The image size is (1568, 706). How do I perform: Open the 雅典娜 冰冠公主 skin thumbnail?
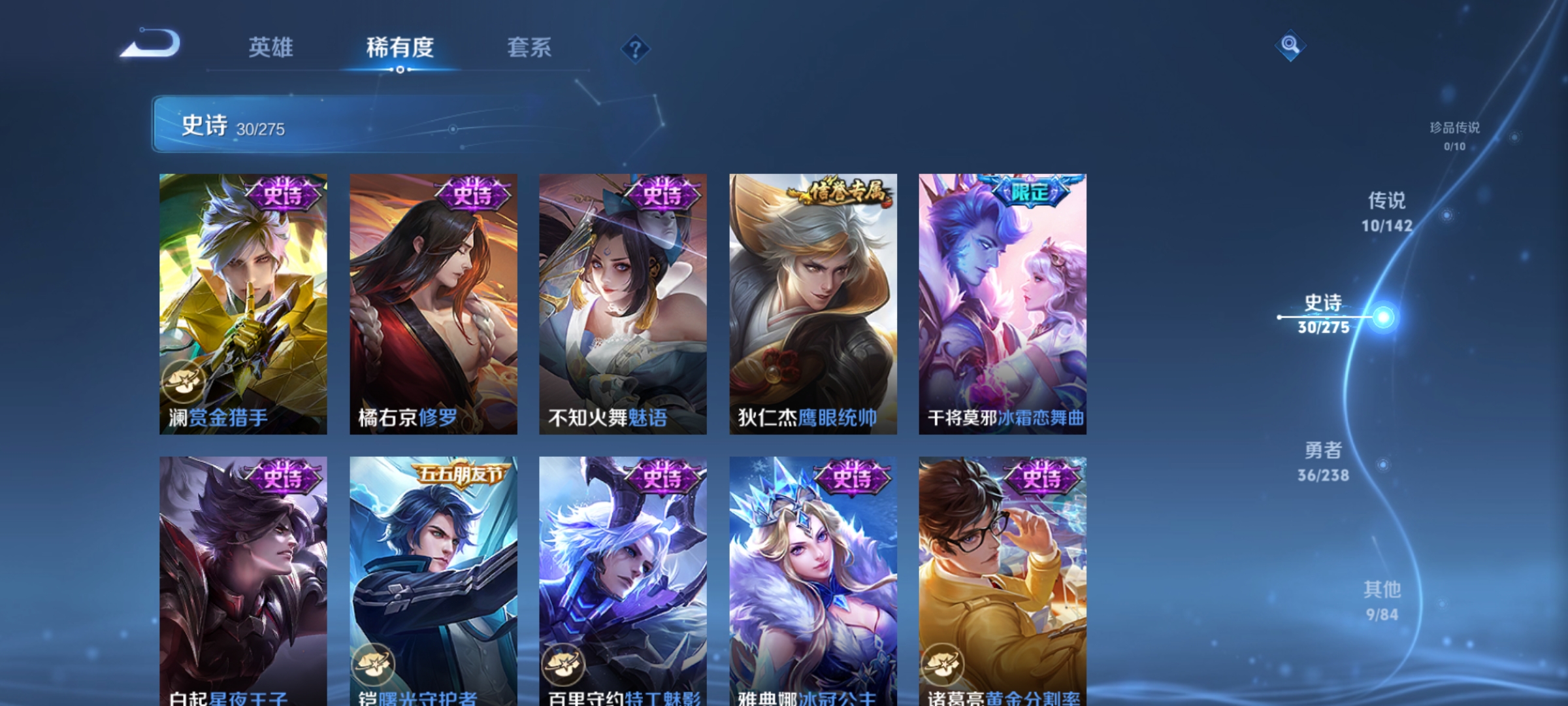coord(812,575)
